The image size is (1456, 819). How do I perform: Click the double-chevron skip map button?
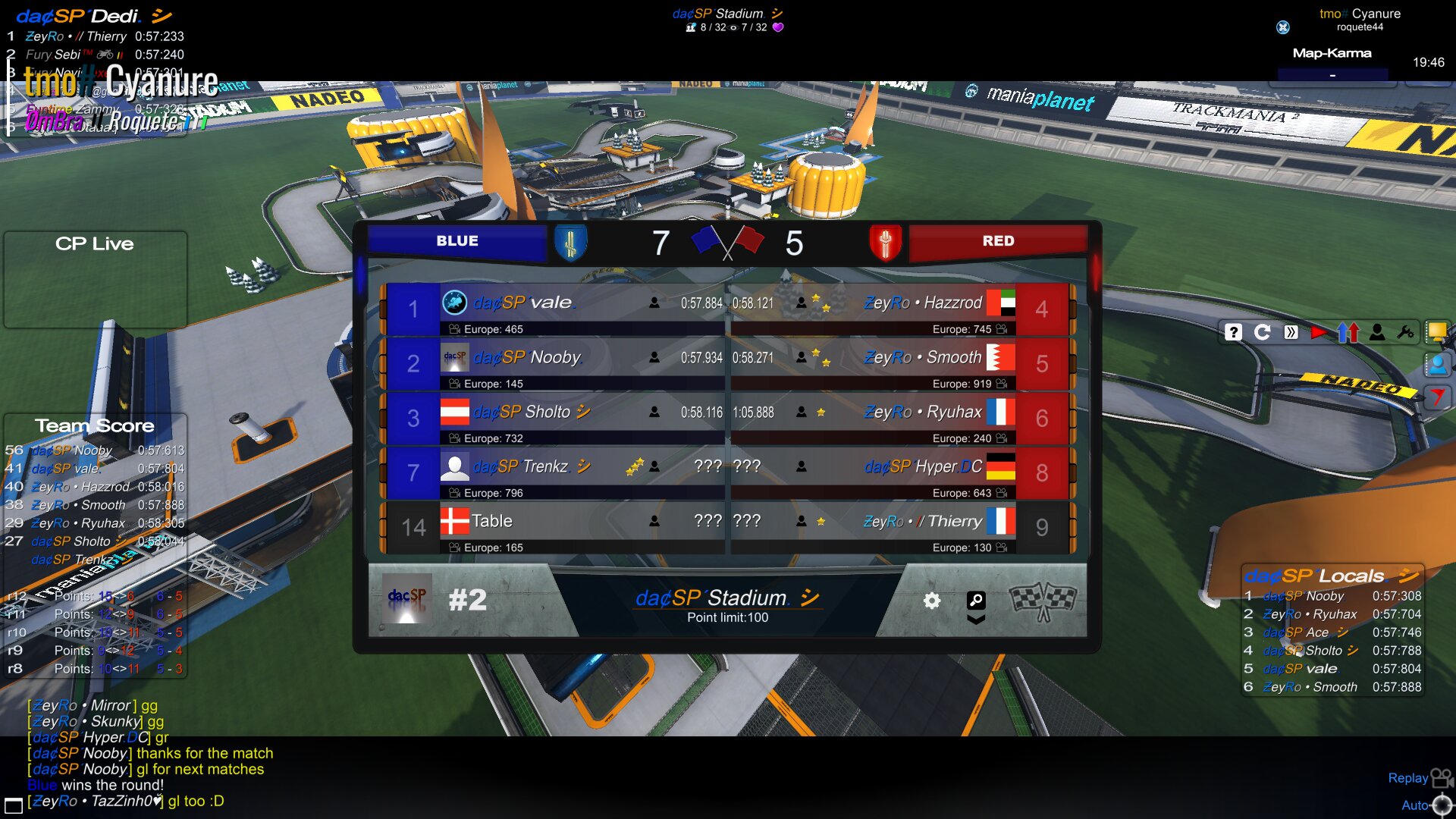[x=1291, y=332]
